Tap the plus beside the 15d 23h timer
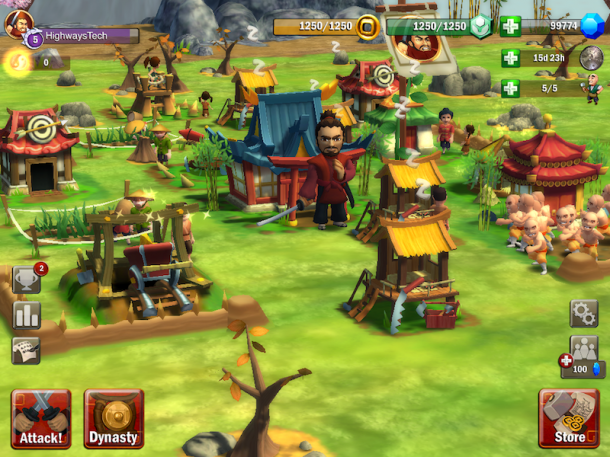This screenshot has height=457, width=610. [511, 58]
